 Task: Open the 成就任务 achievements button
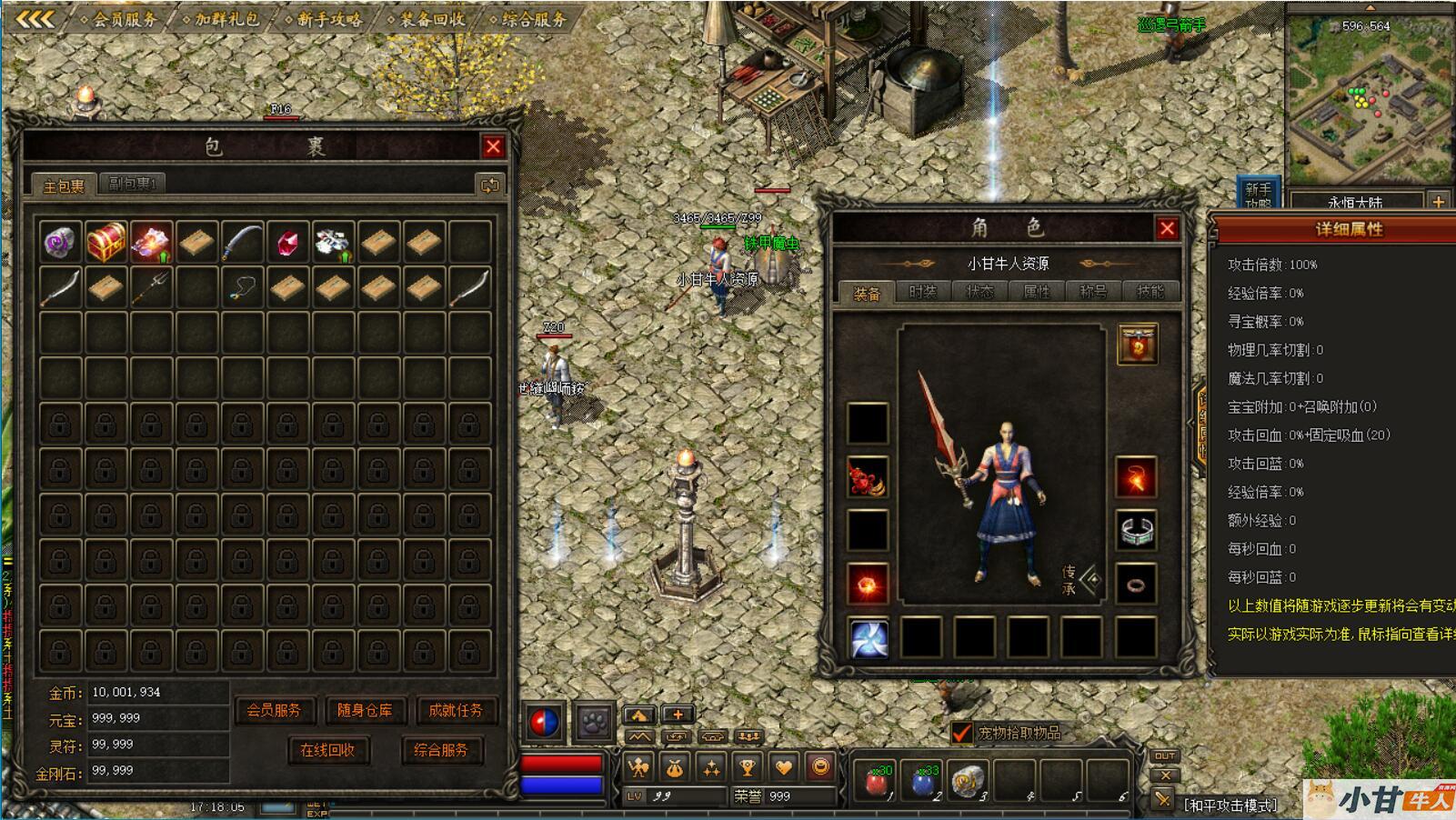455,711
